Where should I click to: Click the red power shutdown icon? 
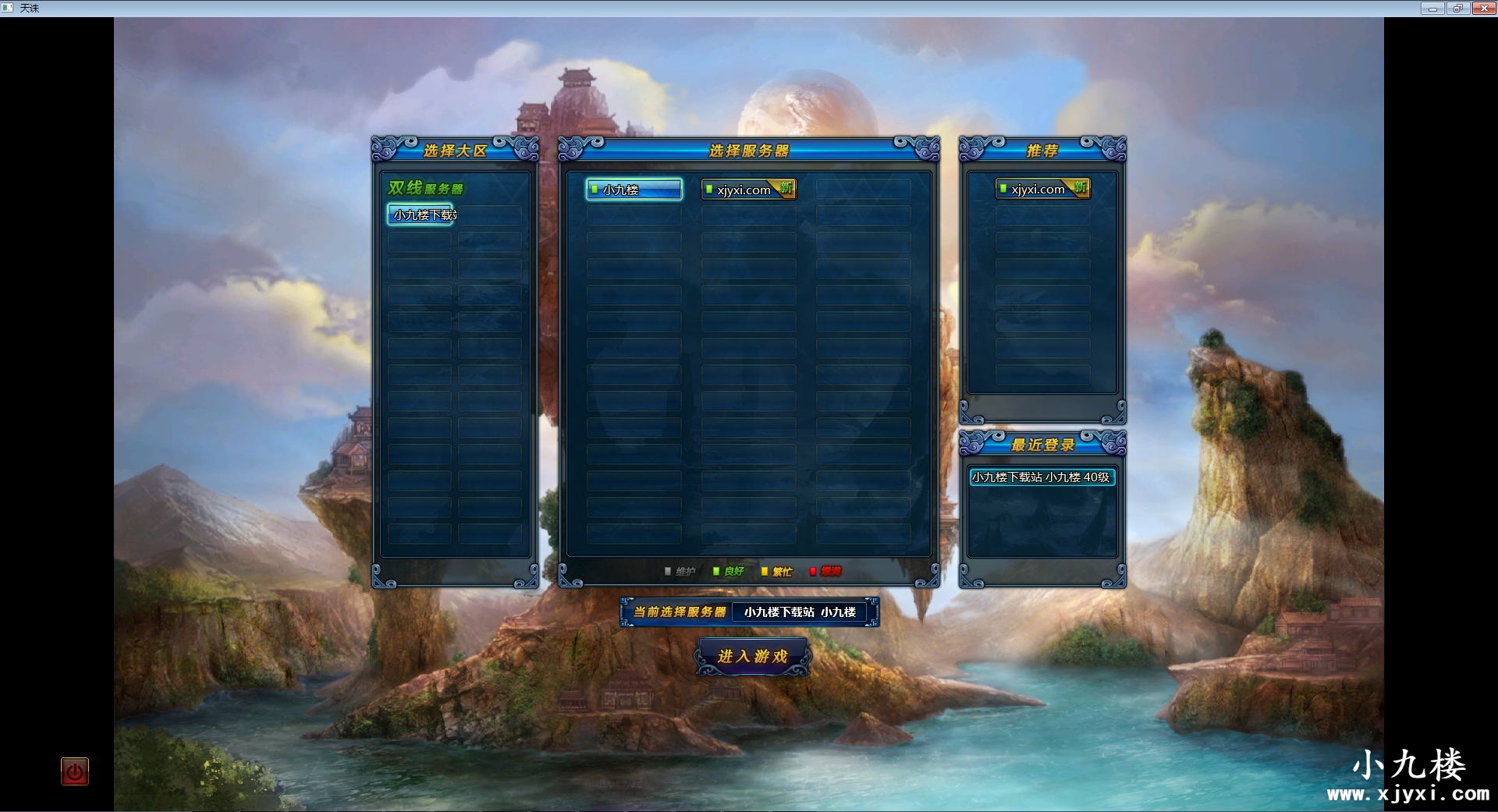74,771
